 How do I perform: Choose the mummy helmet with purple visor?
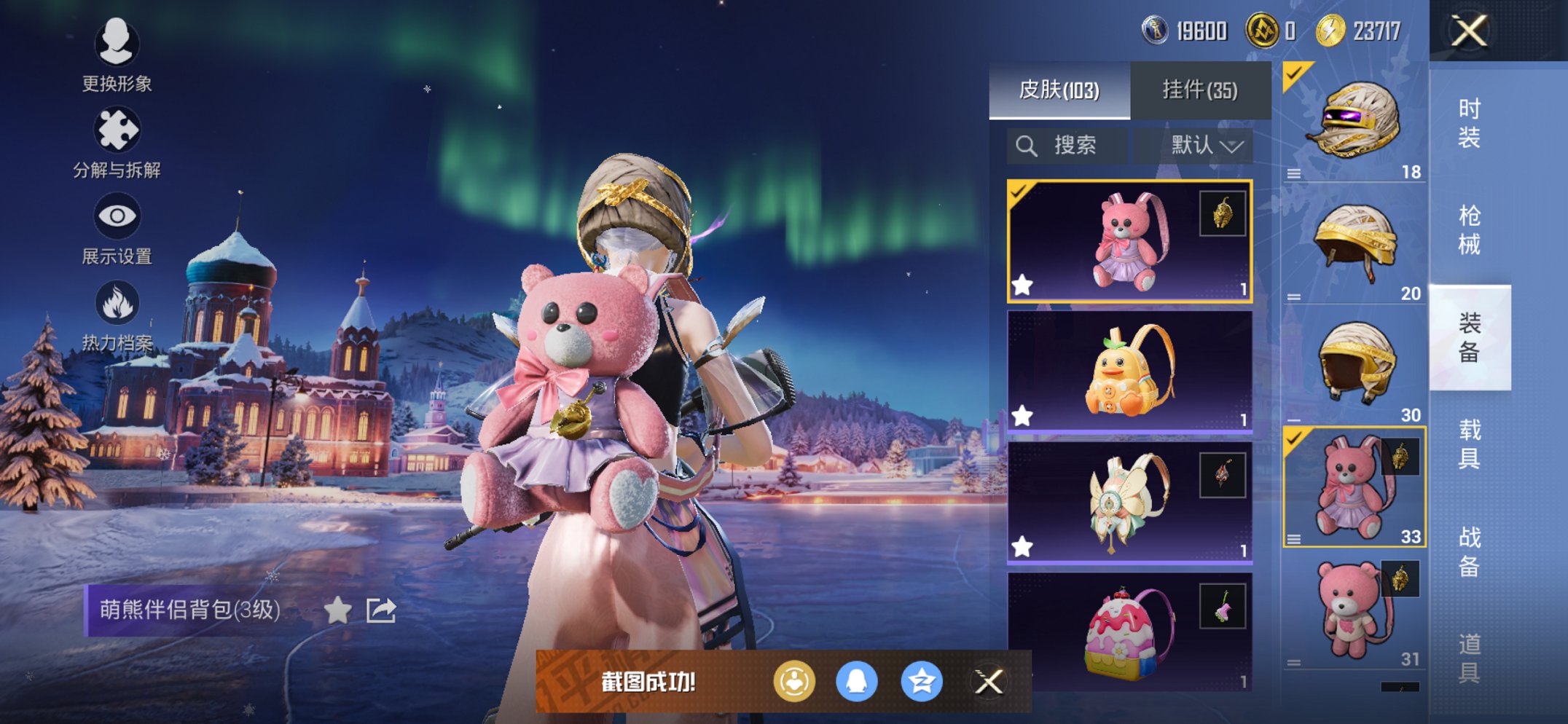coord(1354,121)
